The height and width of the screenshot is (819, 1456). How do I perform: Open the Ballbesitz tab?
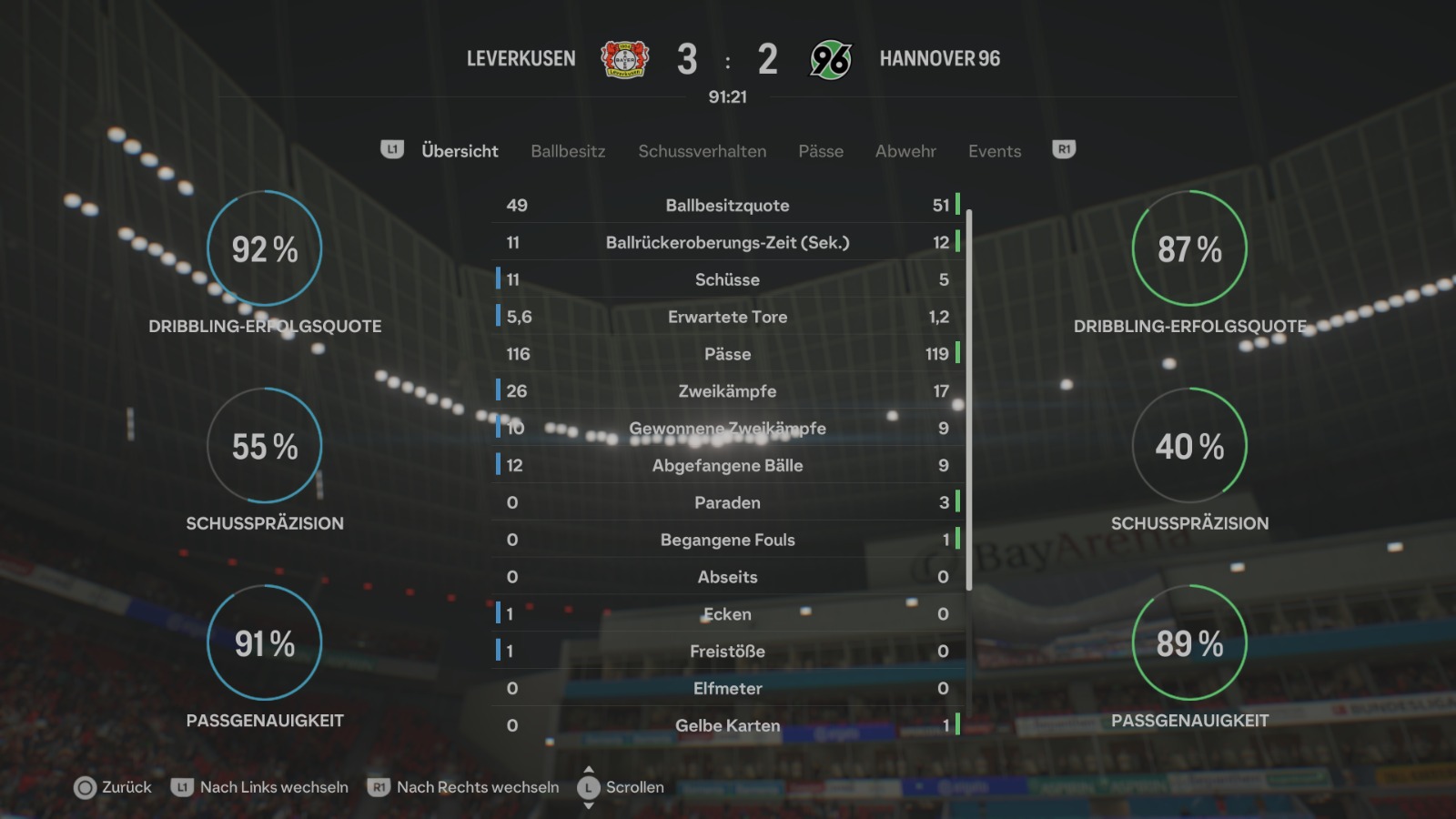(x=568, y=151)
